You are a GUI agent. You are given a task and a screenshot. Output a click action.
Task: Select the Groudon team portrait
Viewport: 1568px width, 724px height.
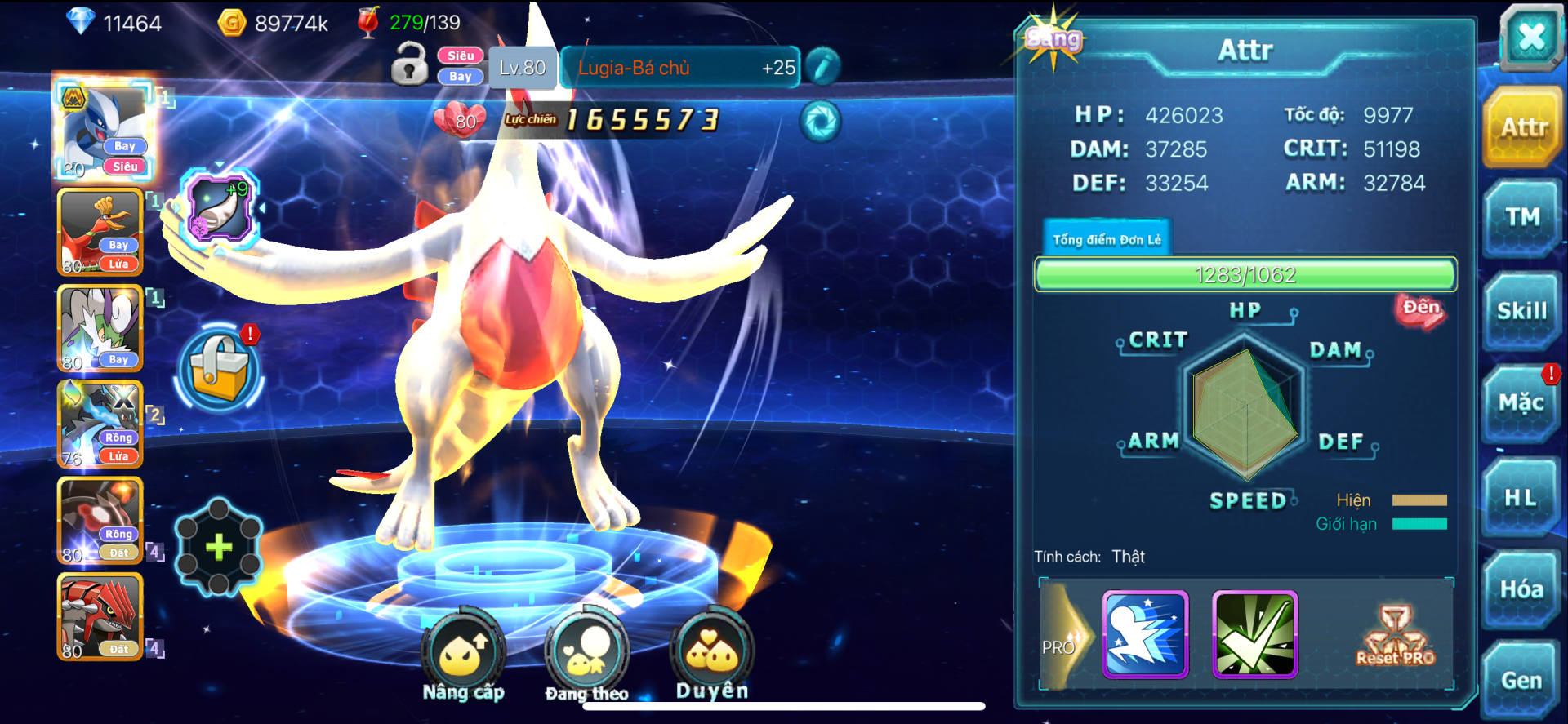[100, 616]
